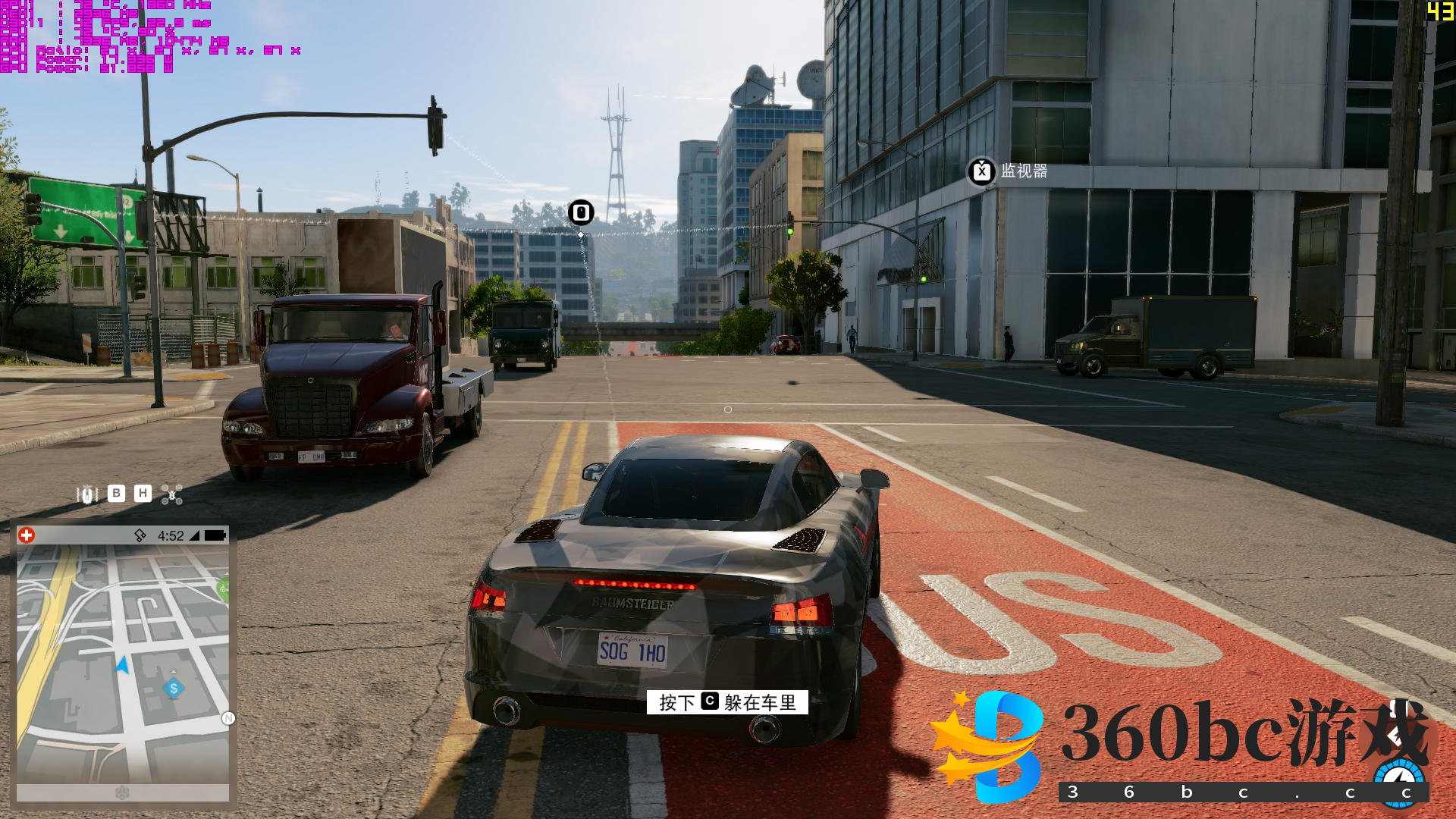Select the quadcopter drone gadget icon
Image resolution: width=1456 pixels, height=819 pixels.
pos(172,494)
